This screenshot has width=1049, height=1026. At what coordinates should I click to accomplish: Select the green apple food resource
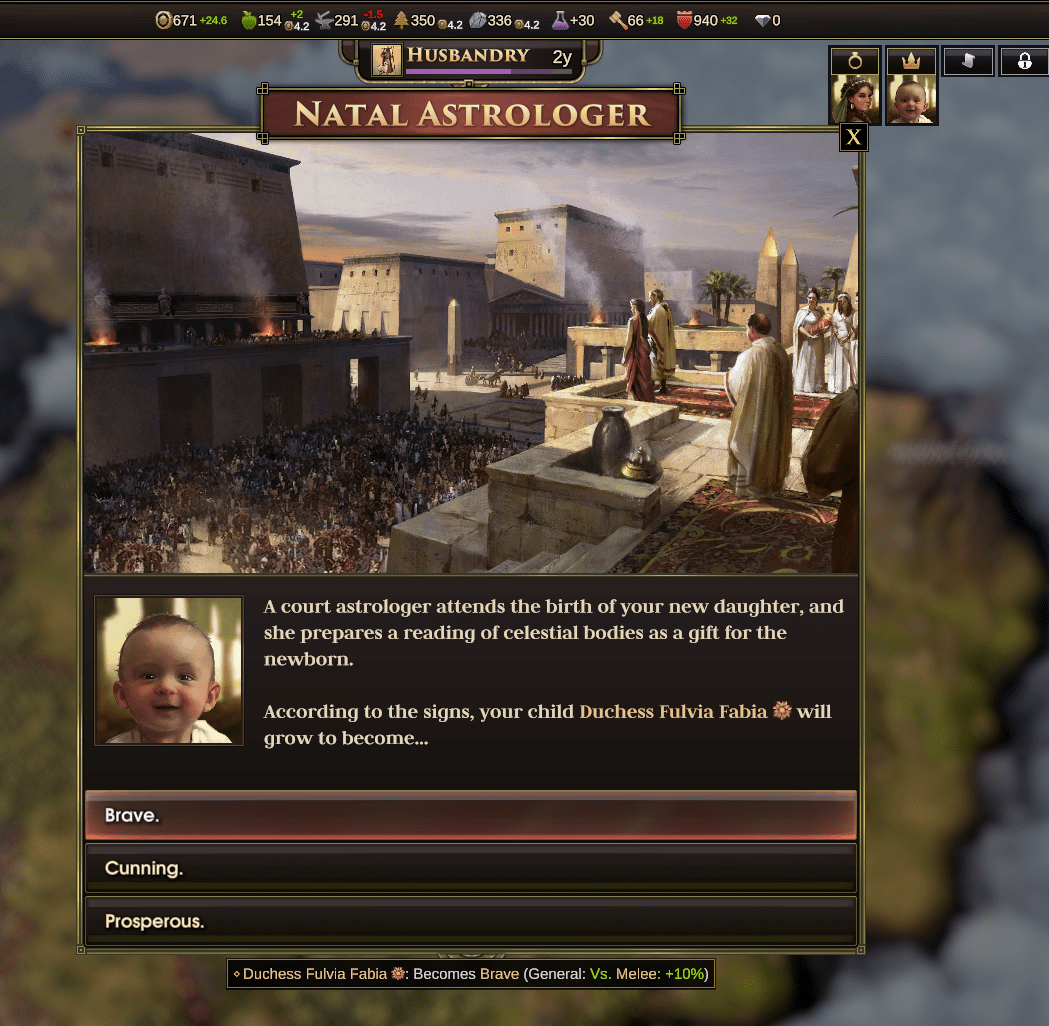click(x=249, y=20)
